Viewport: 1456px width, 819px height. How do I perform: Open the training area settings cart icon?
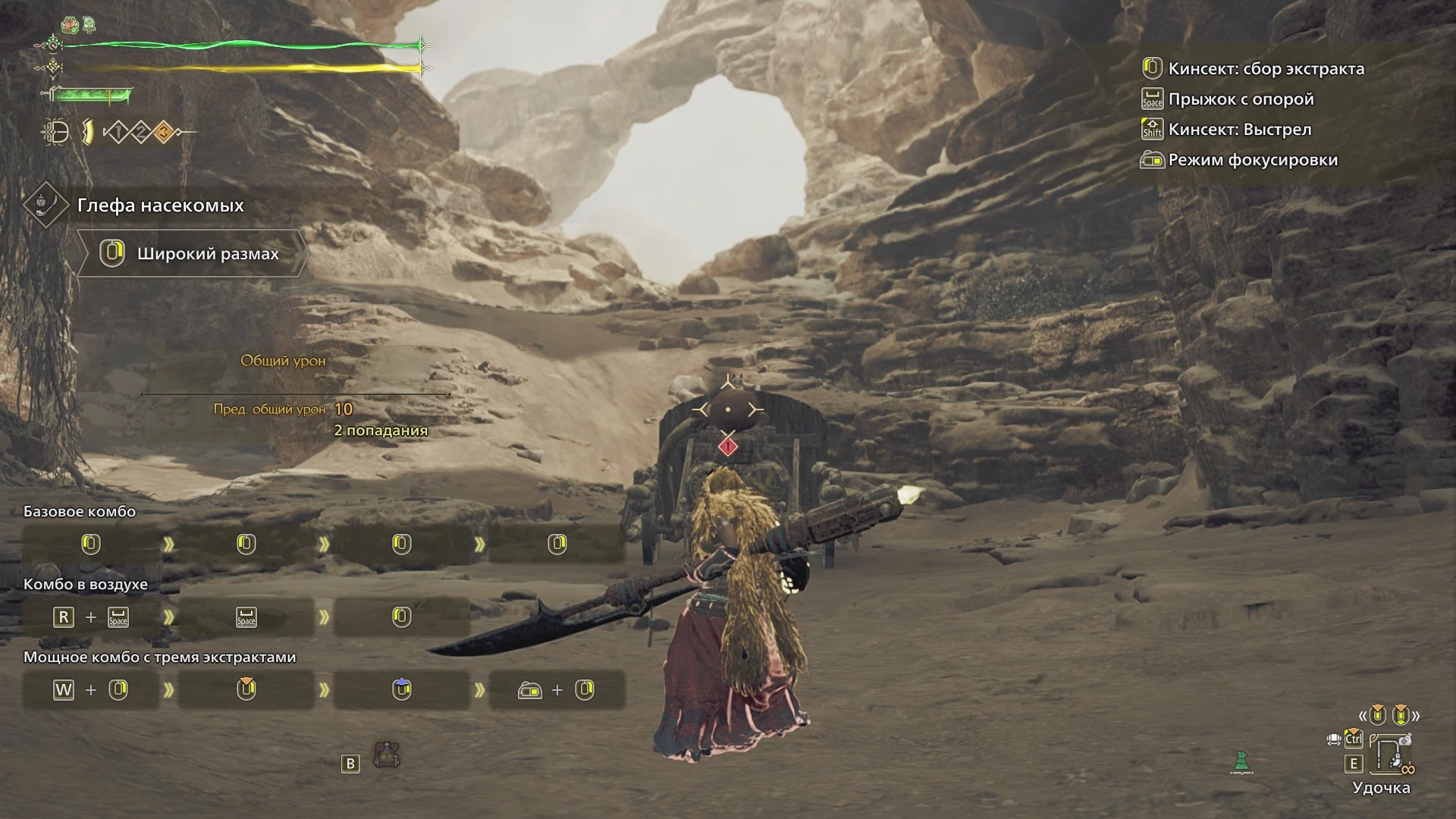387,755
